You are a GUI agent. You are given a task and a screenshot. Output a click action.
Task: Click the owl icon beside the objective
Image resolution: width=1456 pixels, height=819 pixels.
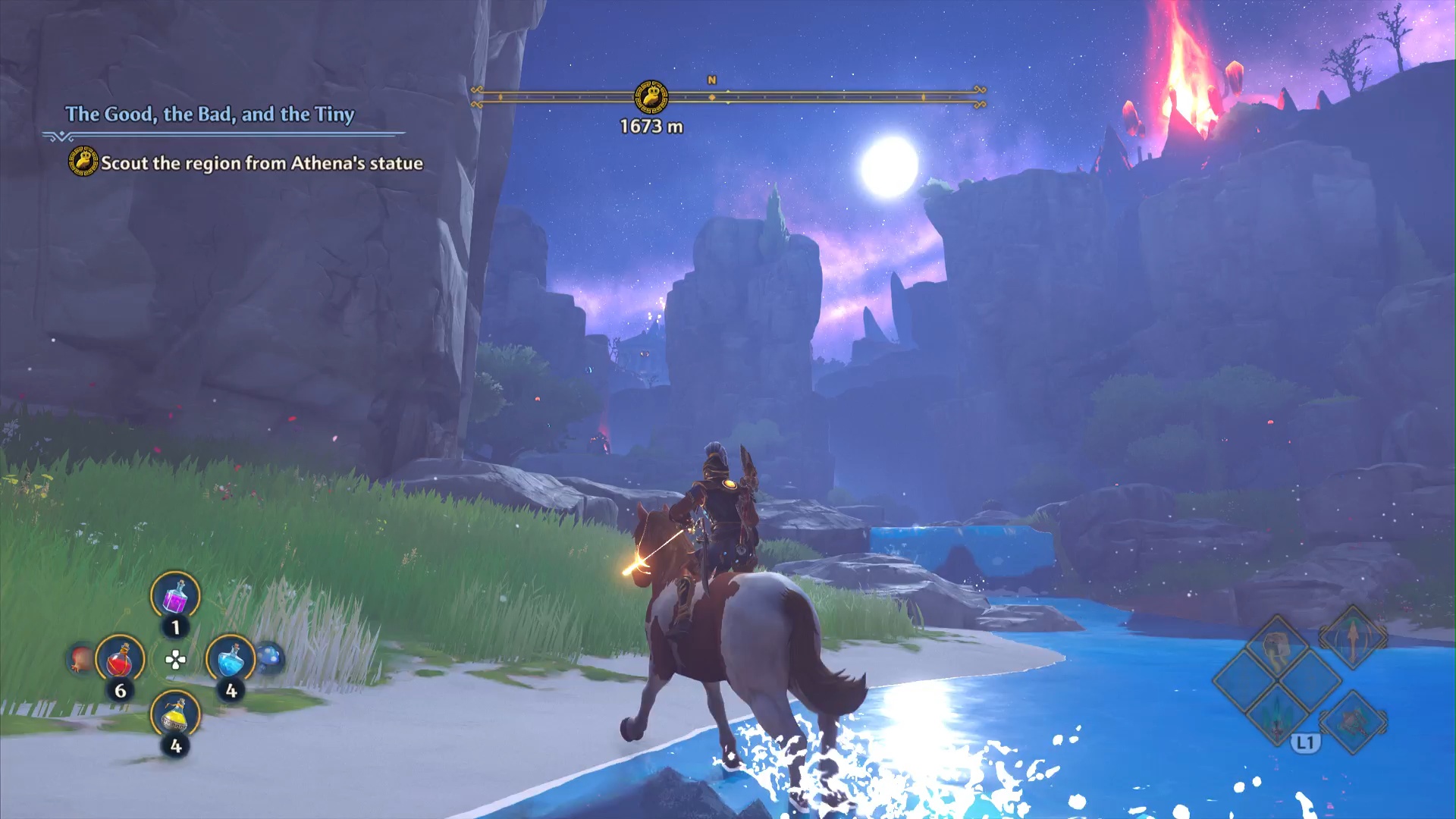(x=83, y=162)
